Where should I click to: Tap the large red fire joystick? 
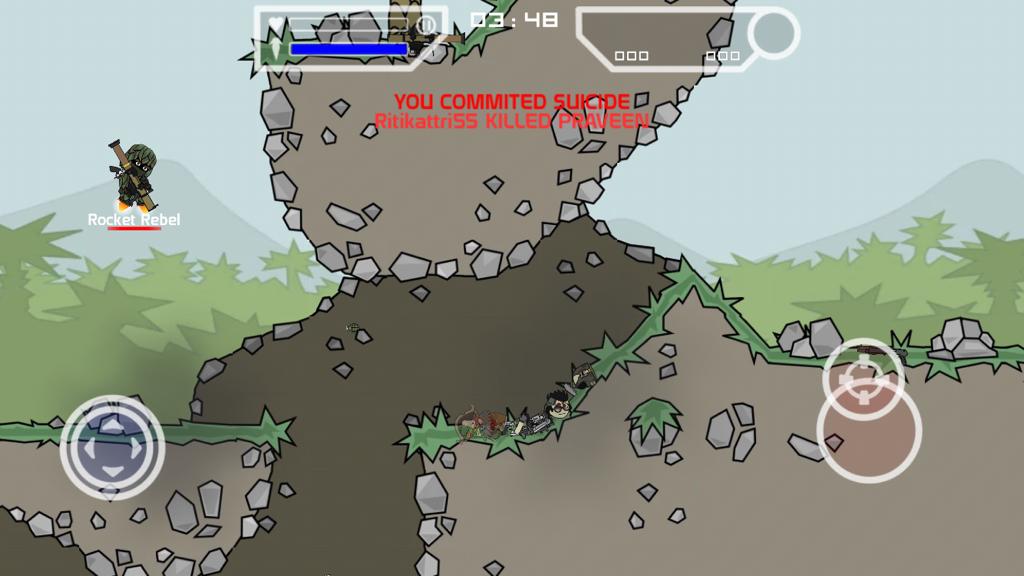tap(868, 431)
